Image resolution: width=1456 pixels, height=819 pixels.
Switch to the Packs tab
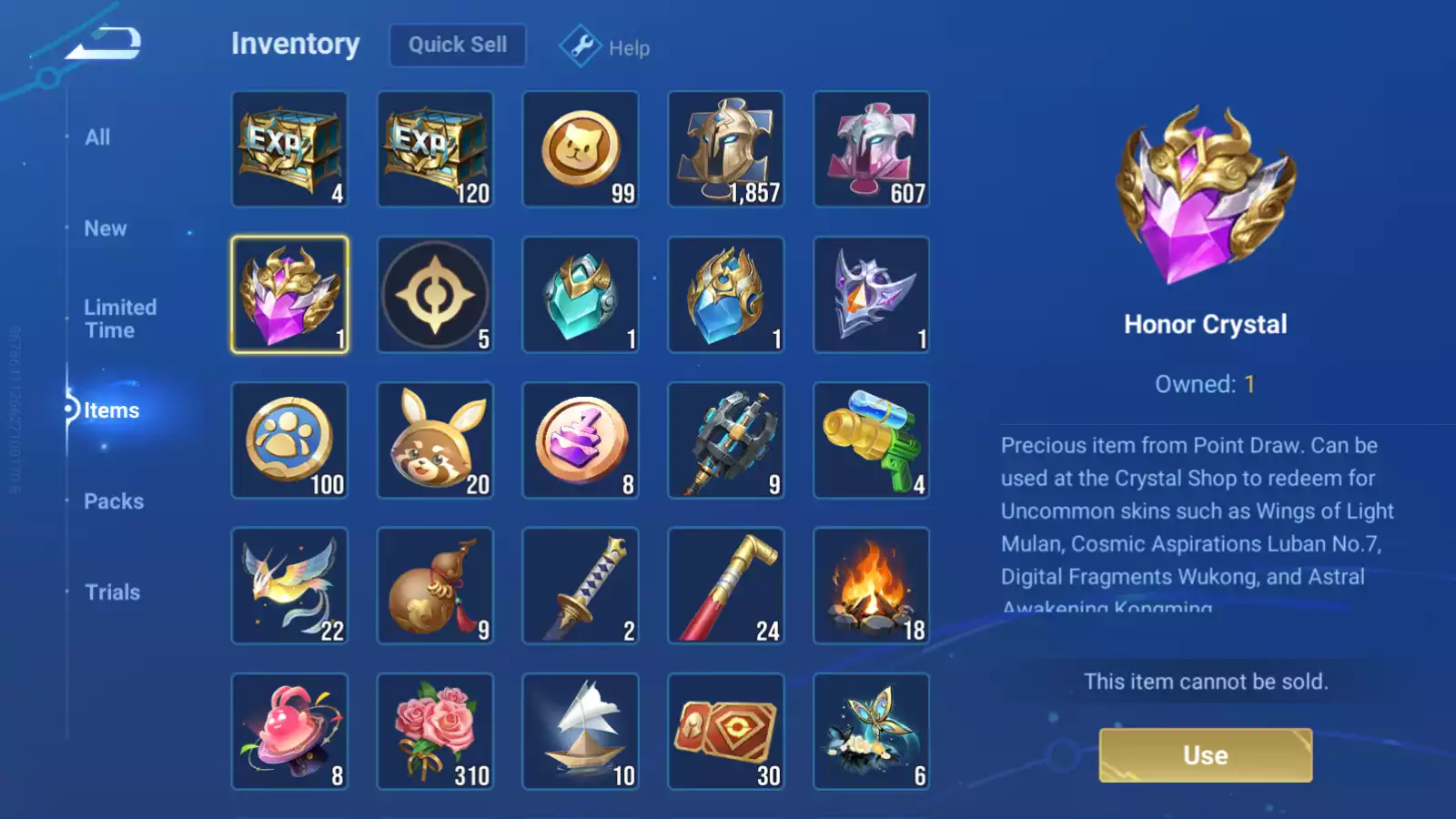(x=114, y=501)
